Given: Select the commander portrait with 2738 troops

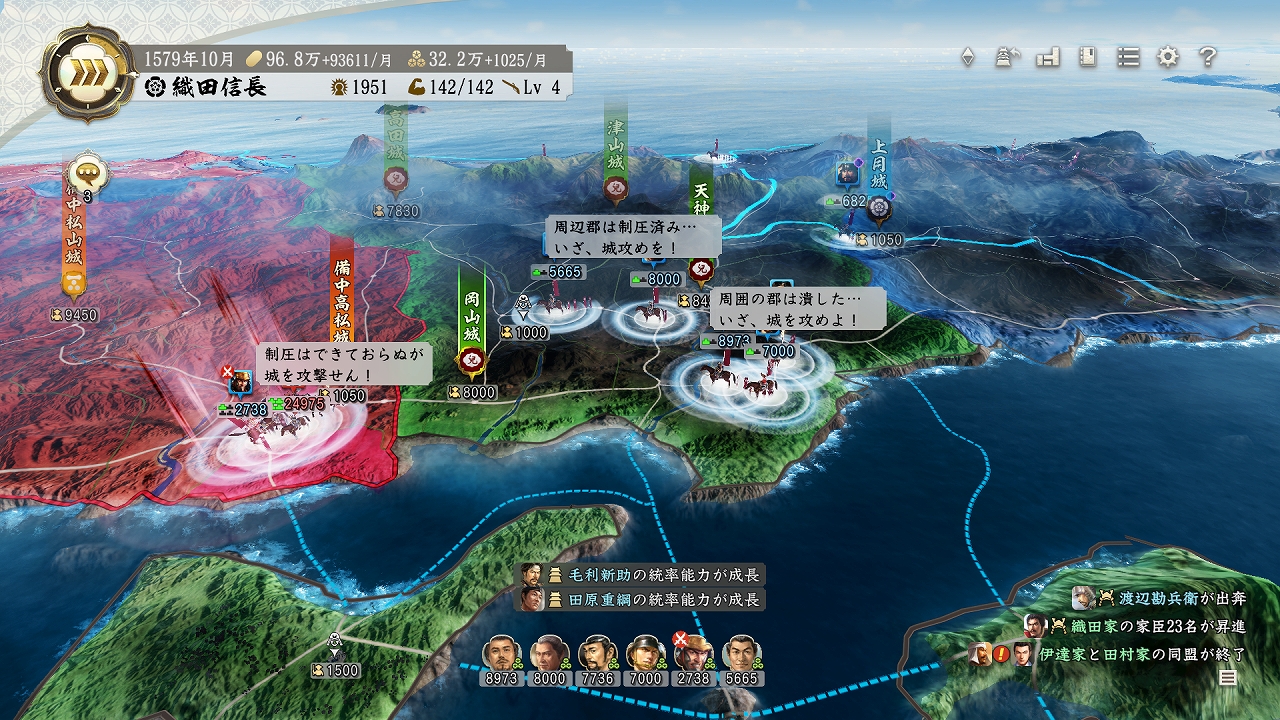Looking at the screenshot, I should coord(693,653).
